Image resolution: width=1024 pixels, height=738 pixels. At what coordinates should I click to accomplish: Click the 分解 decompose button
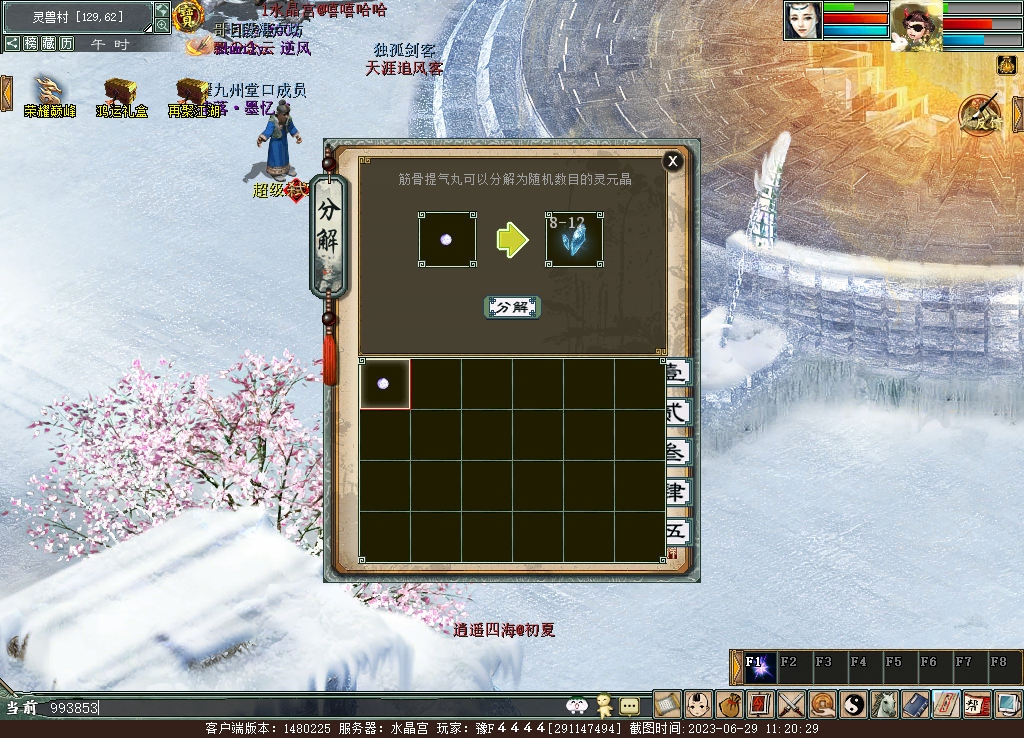click(x=512, y=307)
